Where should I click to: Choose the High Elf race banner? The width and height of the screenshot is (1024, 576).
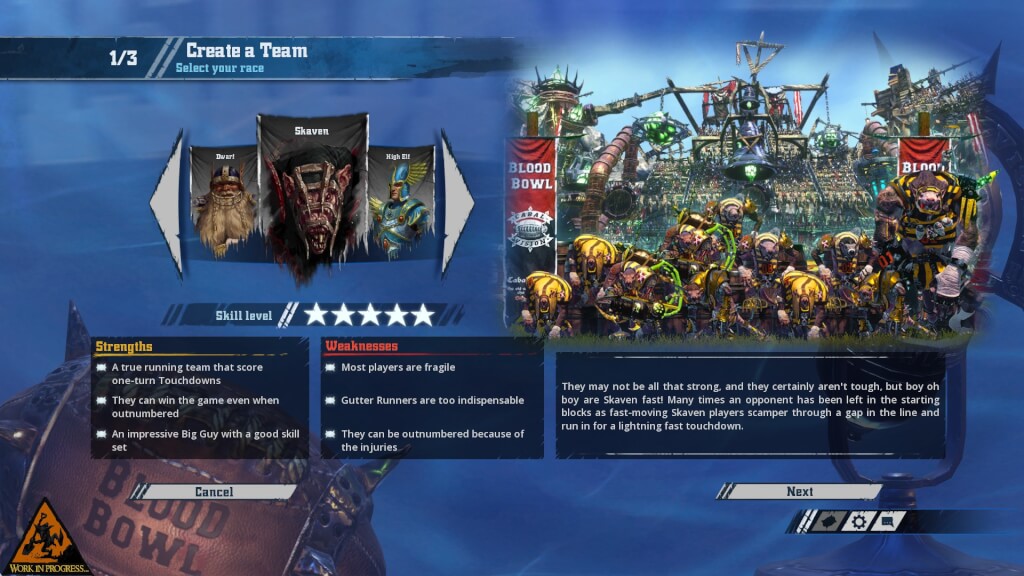401,203
